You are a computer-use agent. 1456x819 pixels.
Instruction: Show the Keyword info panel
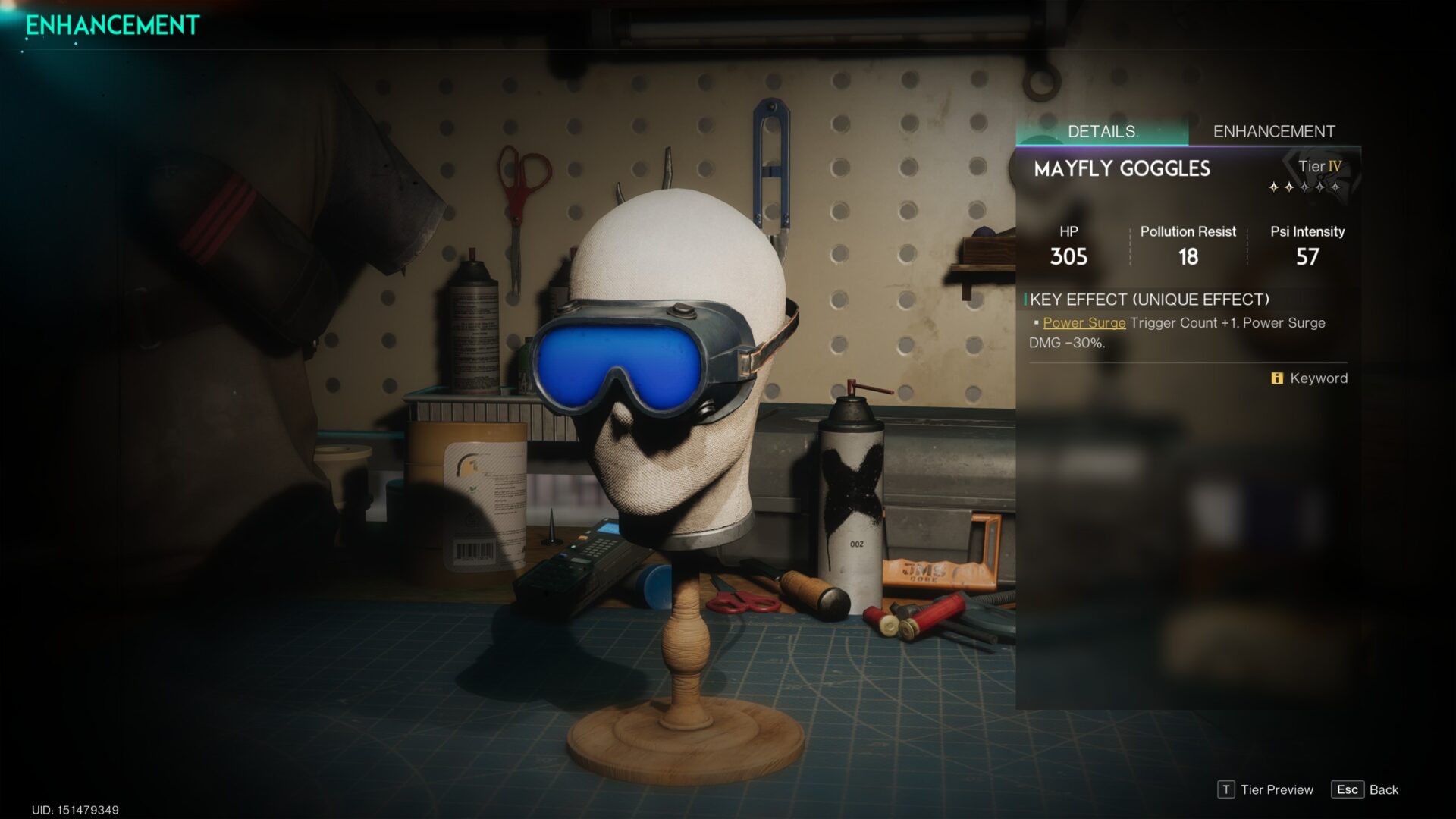[1310, 378]
